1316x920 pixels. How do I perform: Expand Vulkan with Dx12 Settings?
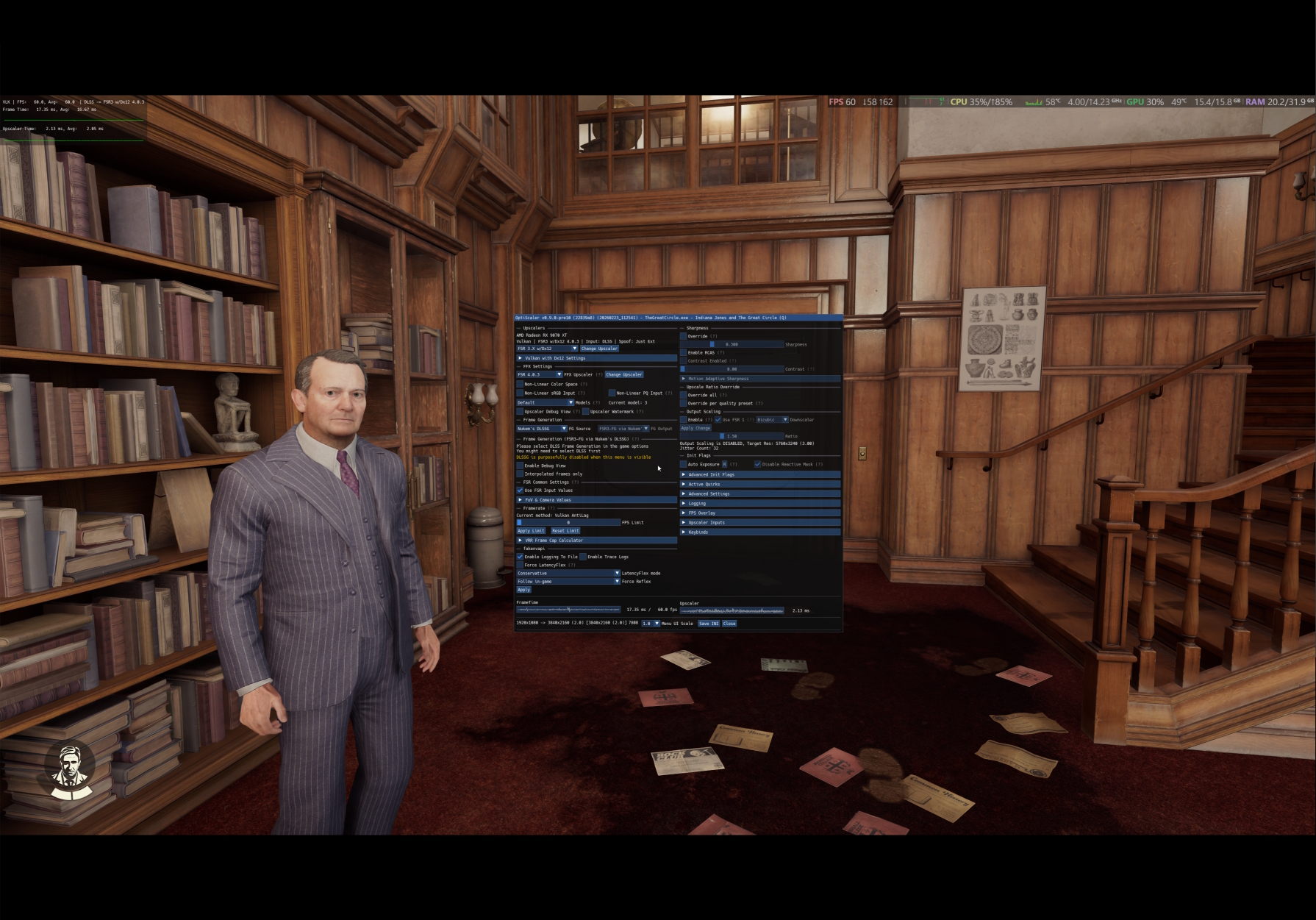tap(555, 358)
